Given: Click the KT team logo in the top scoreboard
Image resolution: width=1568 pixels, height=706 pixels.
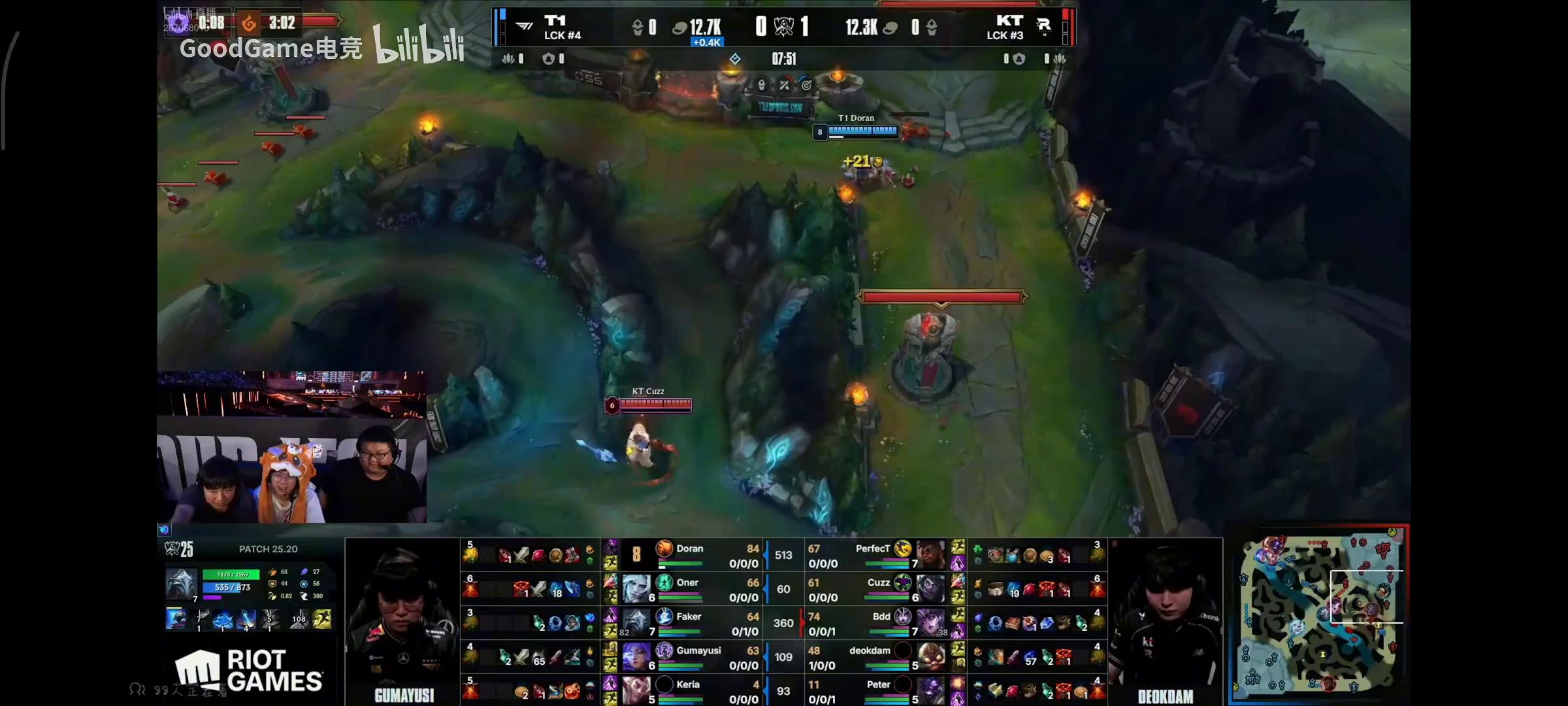Looking at the screenshot, I should click(x=1043, y=26).
